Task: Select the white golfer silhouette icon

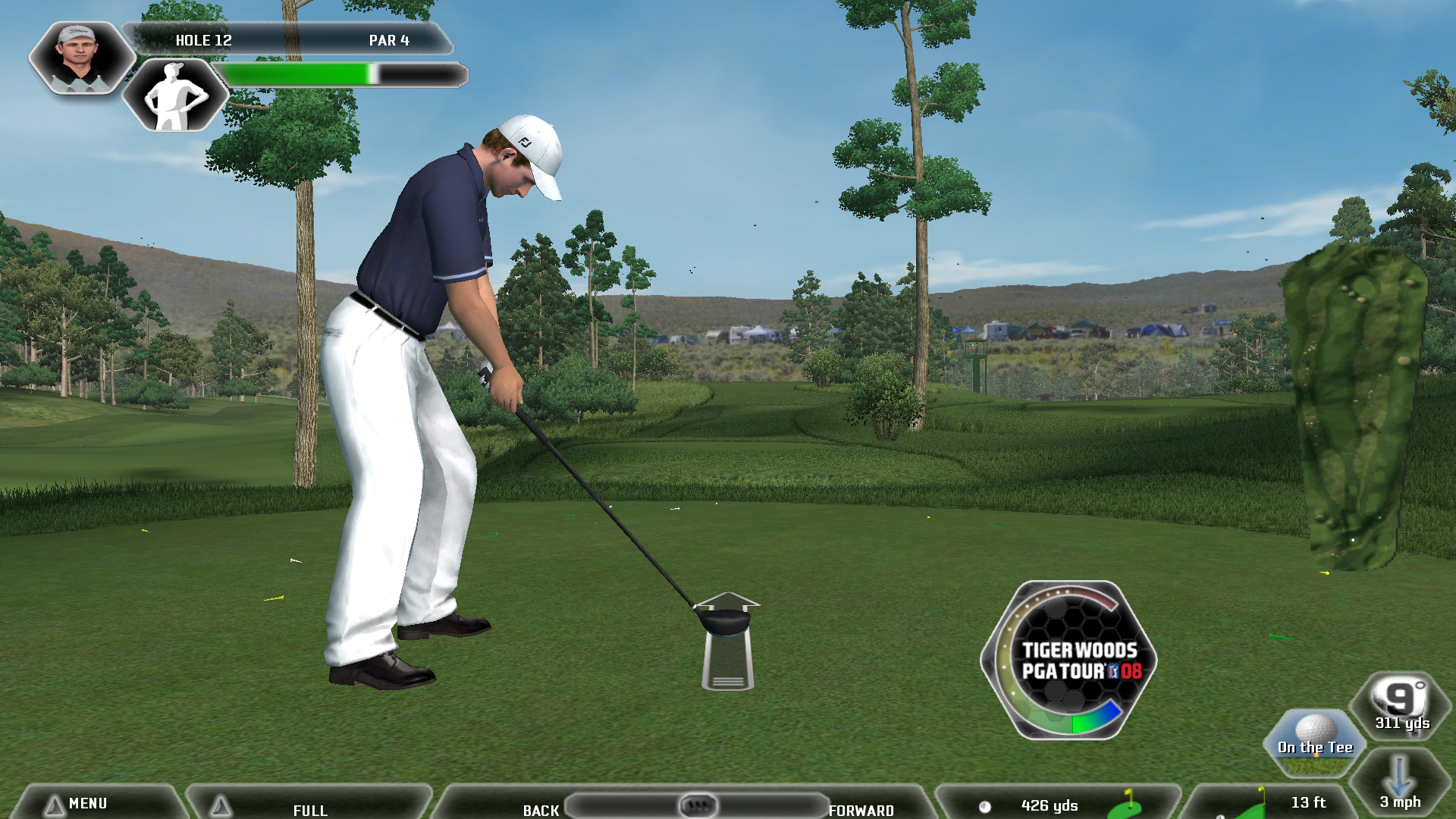Action: pyautogui.click(x=176, y=96)
